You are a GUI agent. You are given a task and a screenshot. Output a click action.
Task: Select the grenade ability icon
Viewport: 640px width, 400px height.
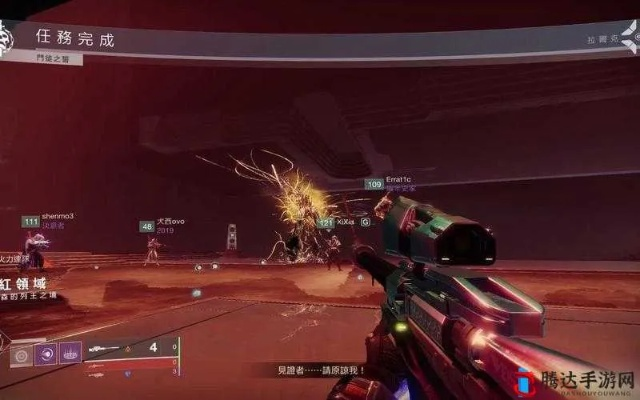pos(22,354)
